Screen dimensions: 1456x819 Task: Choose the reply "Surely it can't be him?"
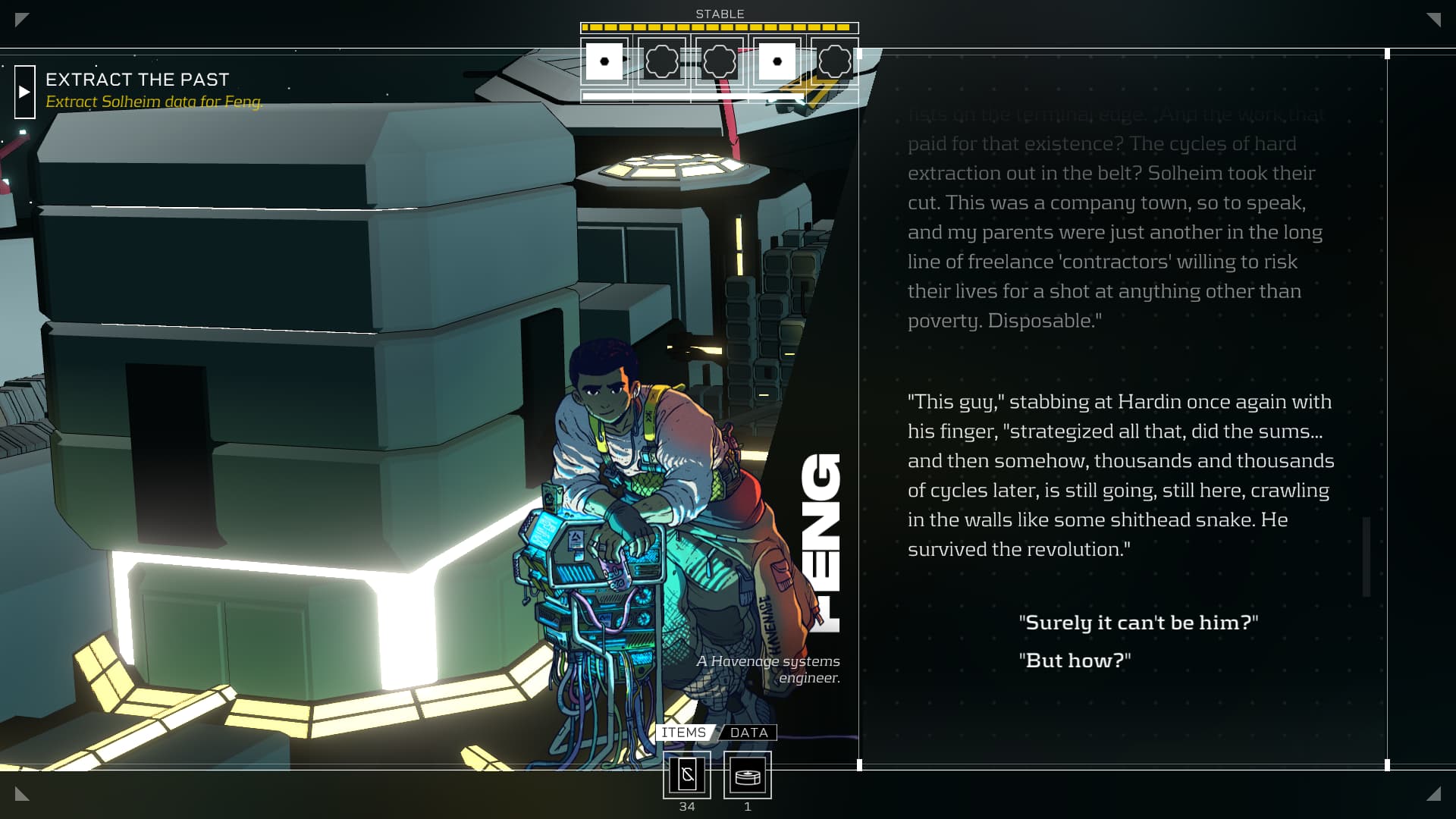[x=1137, y=623]
